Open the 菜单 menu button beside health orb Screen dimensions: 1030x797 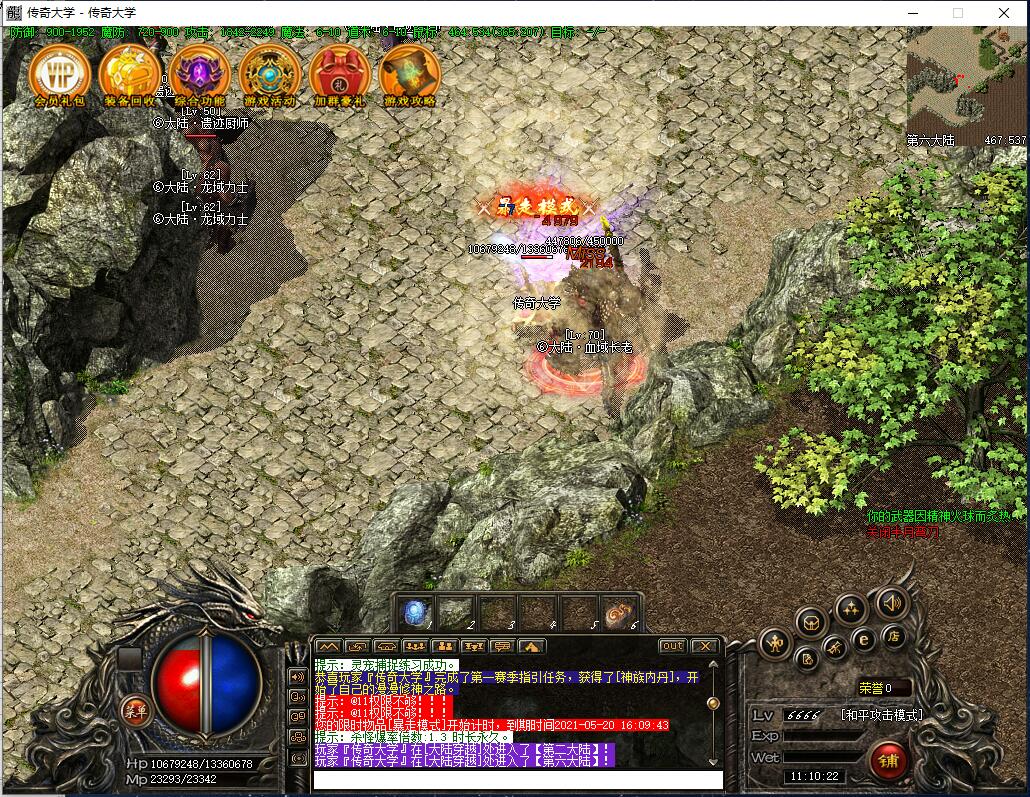(135, 711)
